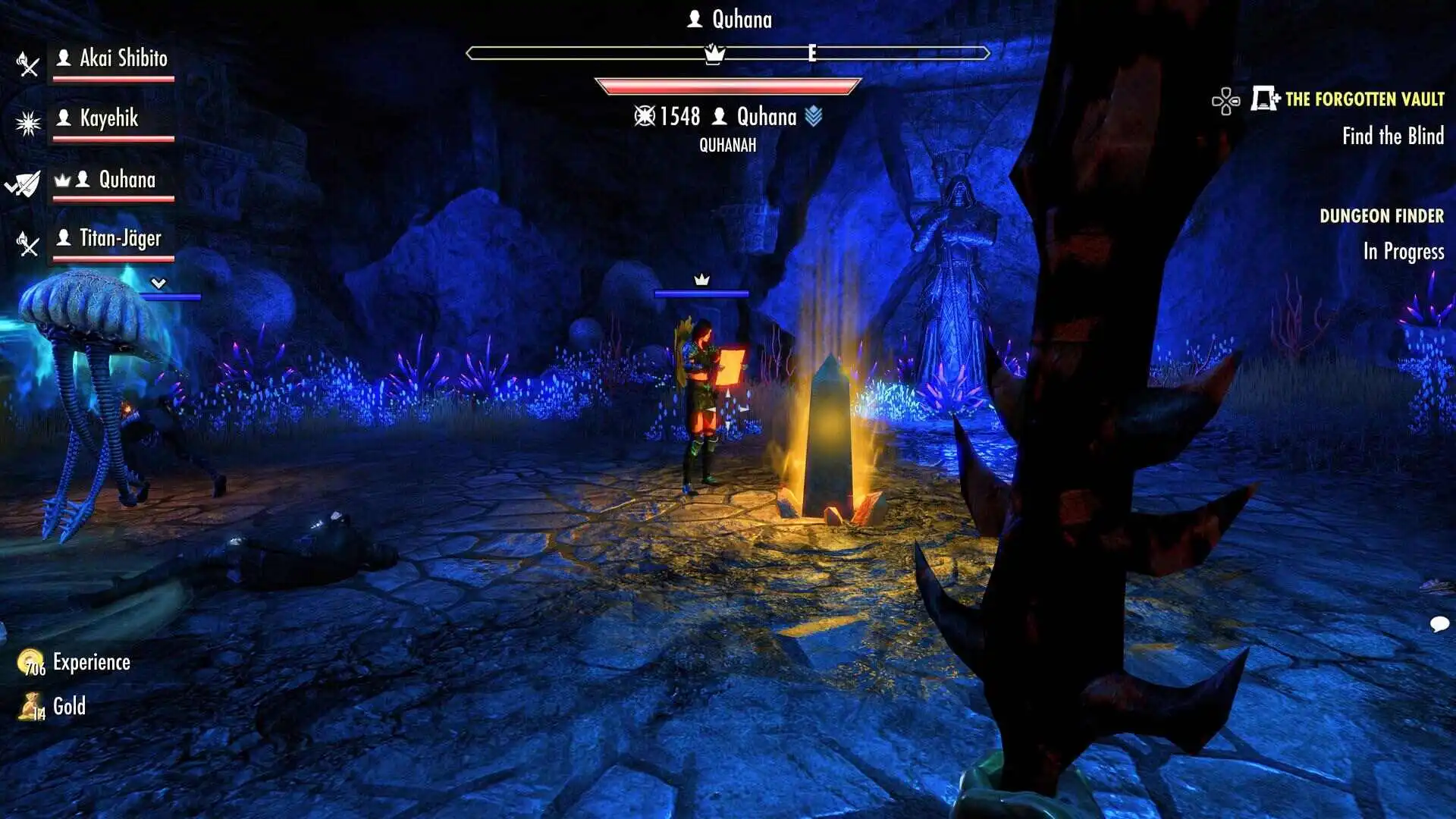Viewport: 1456px width, 819px height.
Task: Click the Experience gain notification
Action: [91, 663]
